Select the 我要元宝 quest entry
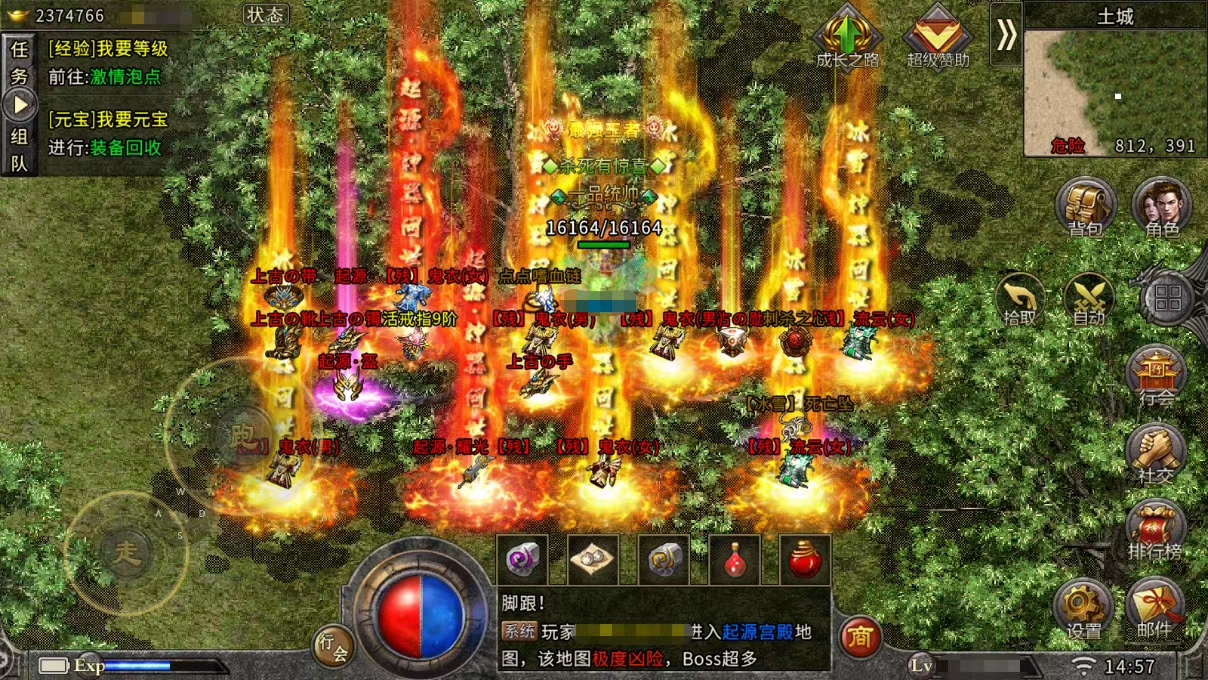 coord(108,120)
